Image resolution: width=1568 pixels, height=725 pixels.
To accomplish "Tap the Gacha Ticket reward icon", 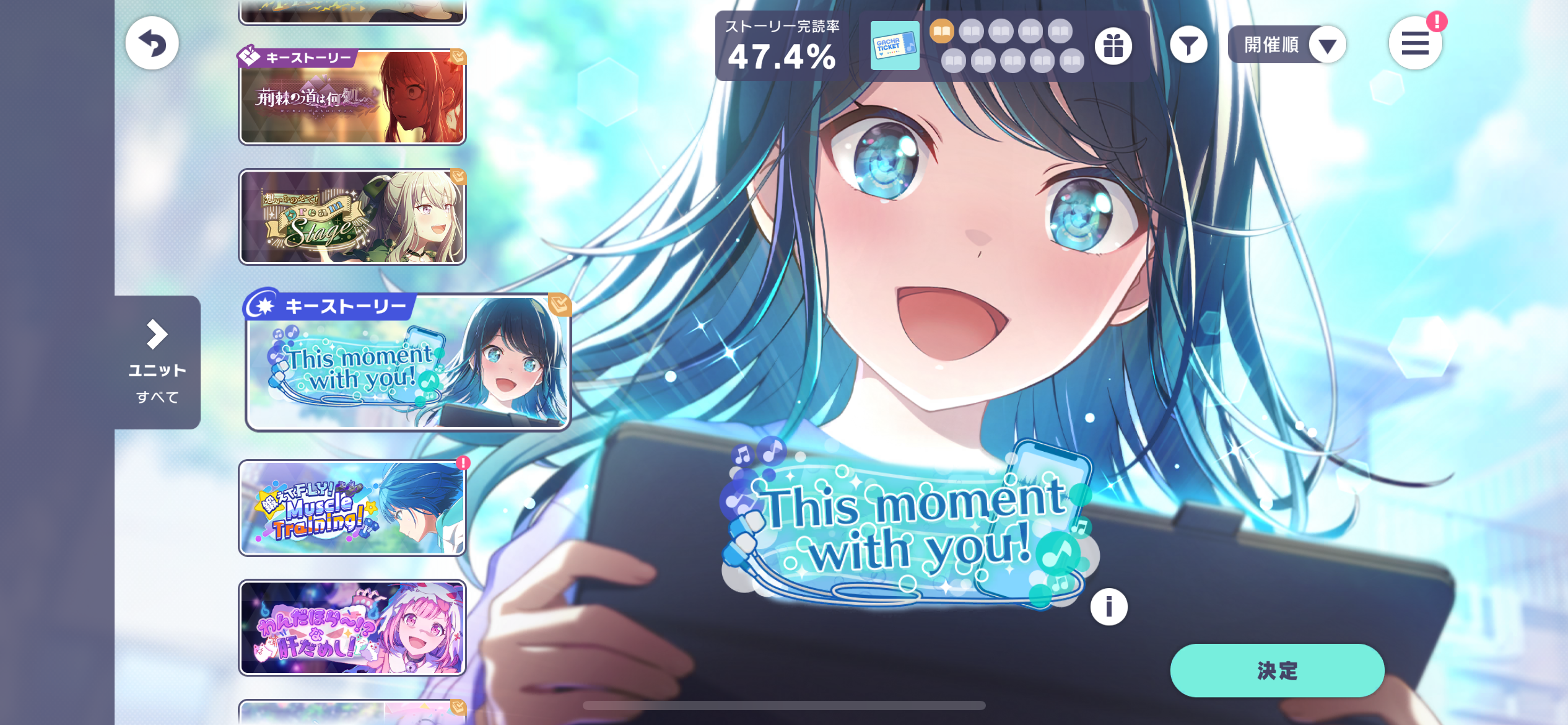I will pyautogui.click(x=894, y=45).
